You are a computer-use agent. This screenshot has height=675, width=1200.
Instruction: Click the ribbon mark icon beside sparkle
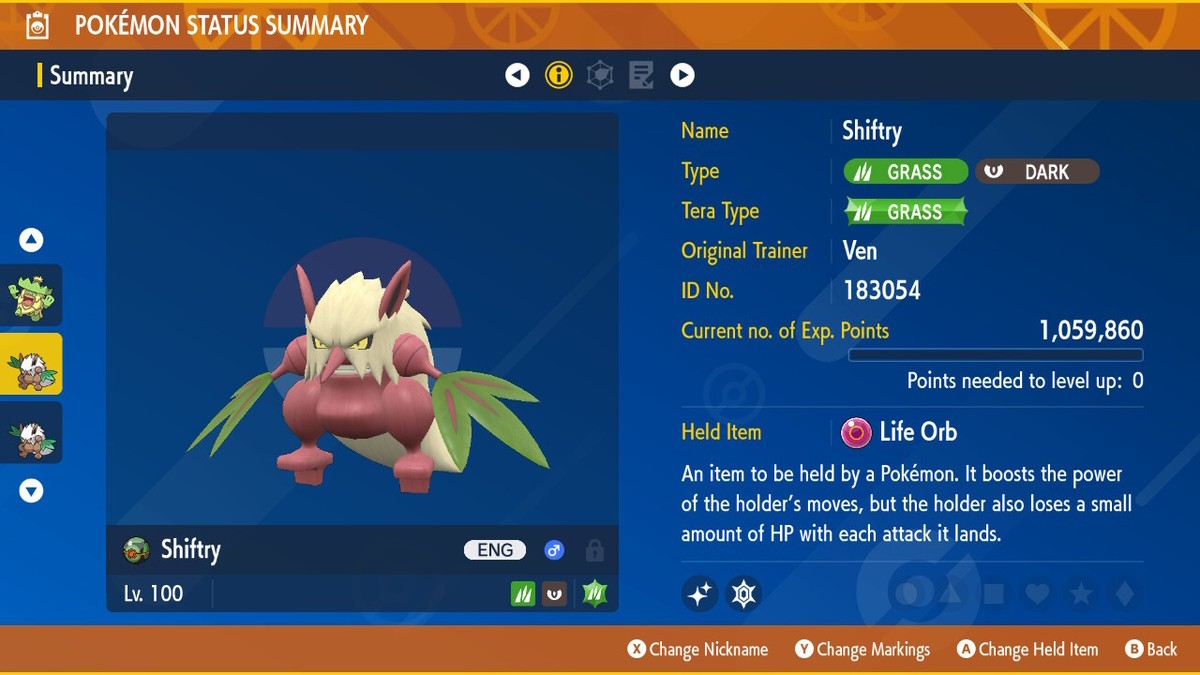(743, 594)
